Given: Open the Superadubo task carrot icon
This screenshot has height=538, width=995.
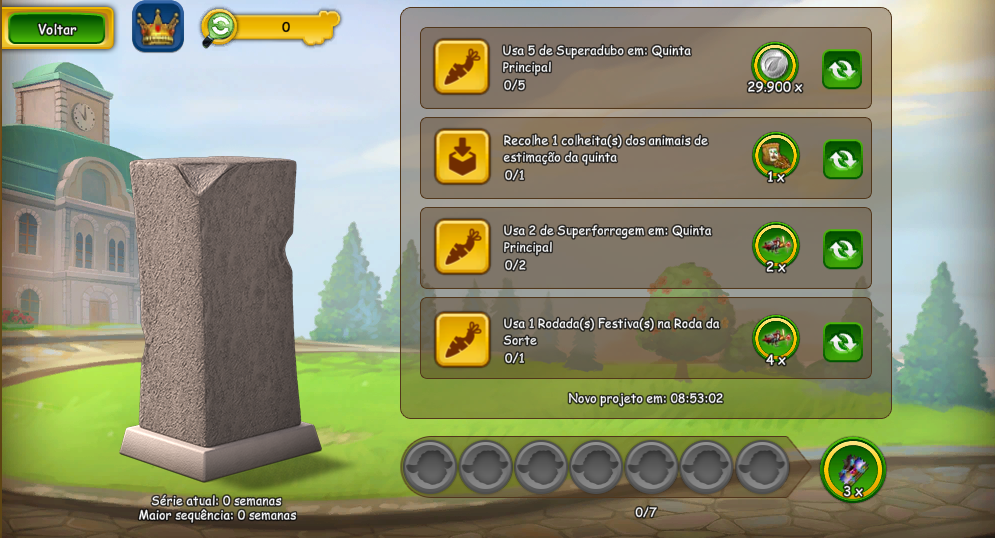Looking at the screenshot, I should (x=462, y=67).
